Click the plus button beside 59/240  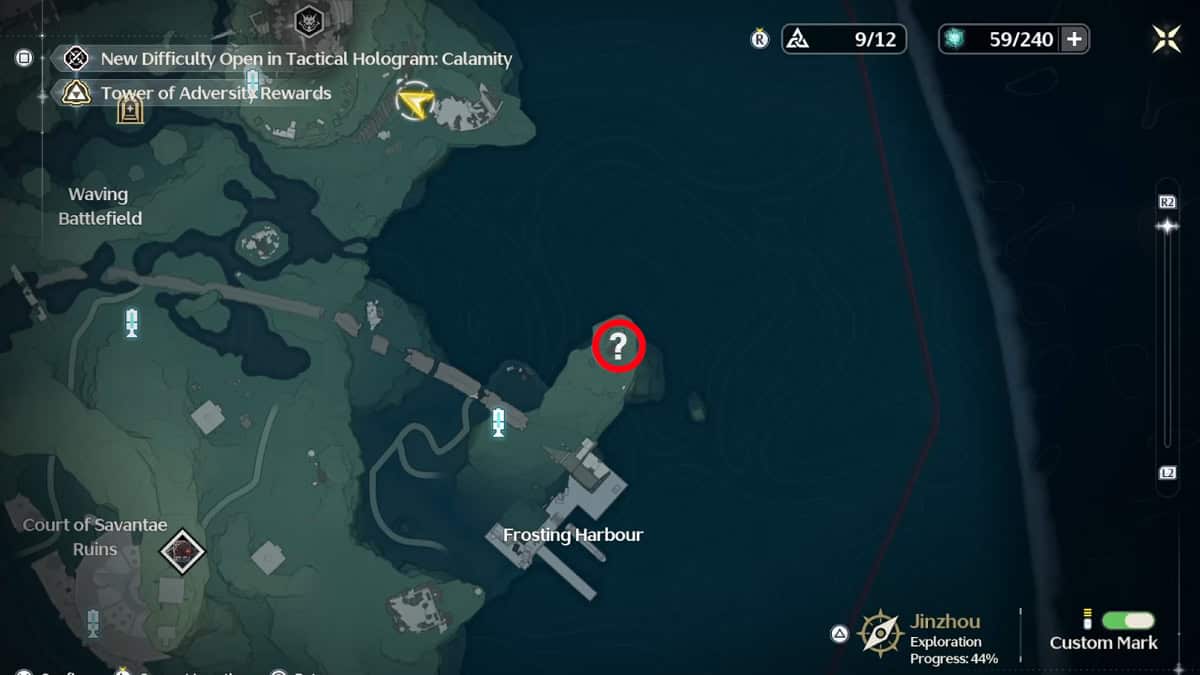(x=1075, y=39)
